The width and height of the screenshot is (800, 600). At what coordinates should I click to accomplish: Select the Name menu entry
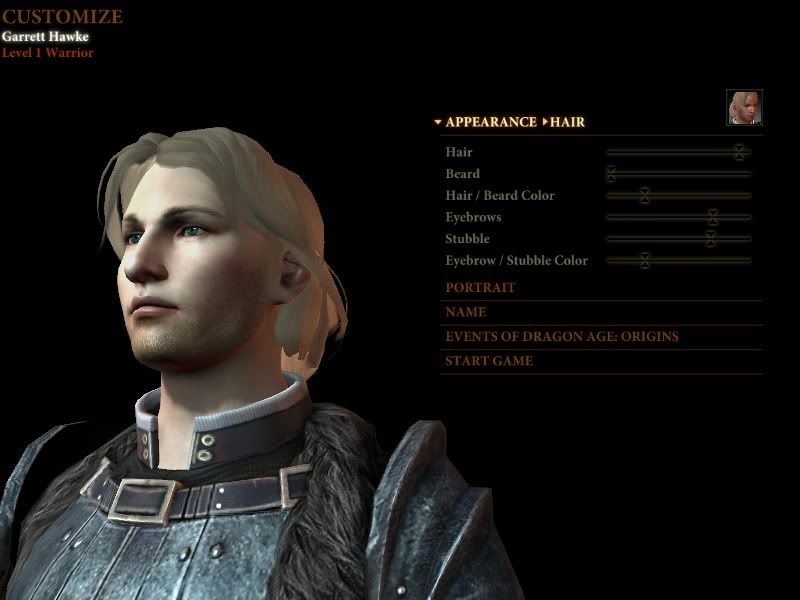point(466,312)
